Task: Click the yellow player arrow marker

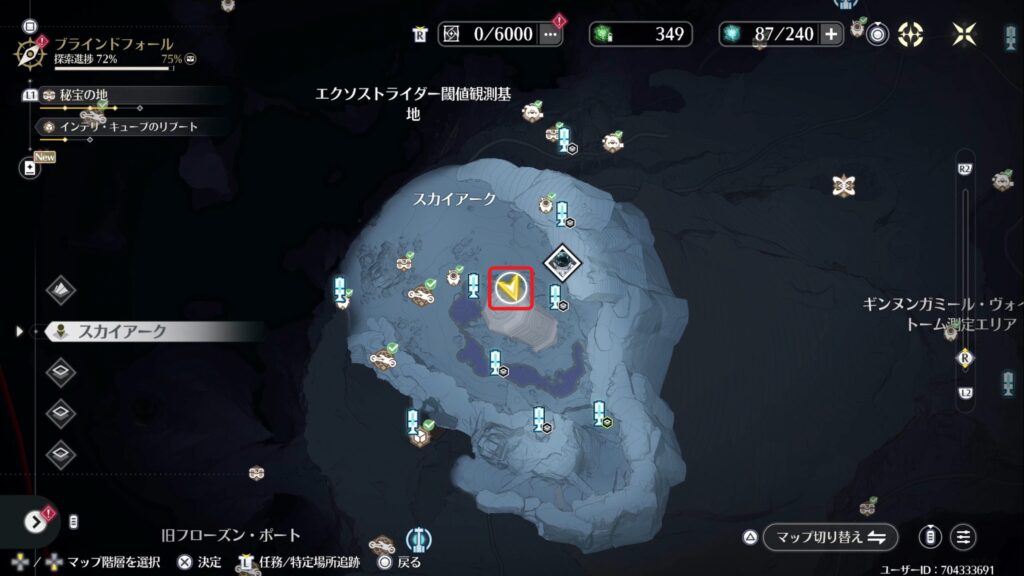Action: pyautogui.click(x=511, y=289)
